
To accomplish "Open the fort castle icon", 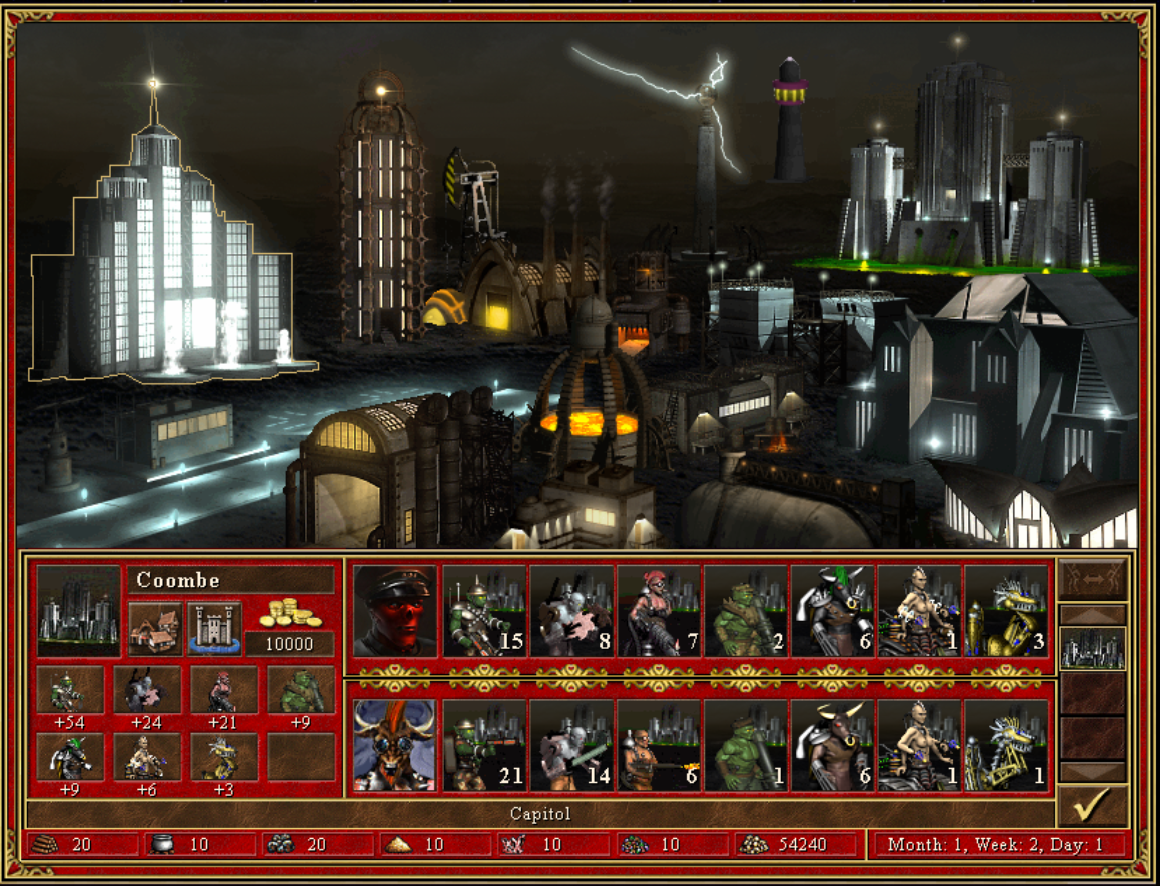I will [x=214, y=628].
